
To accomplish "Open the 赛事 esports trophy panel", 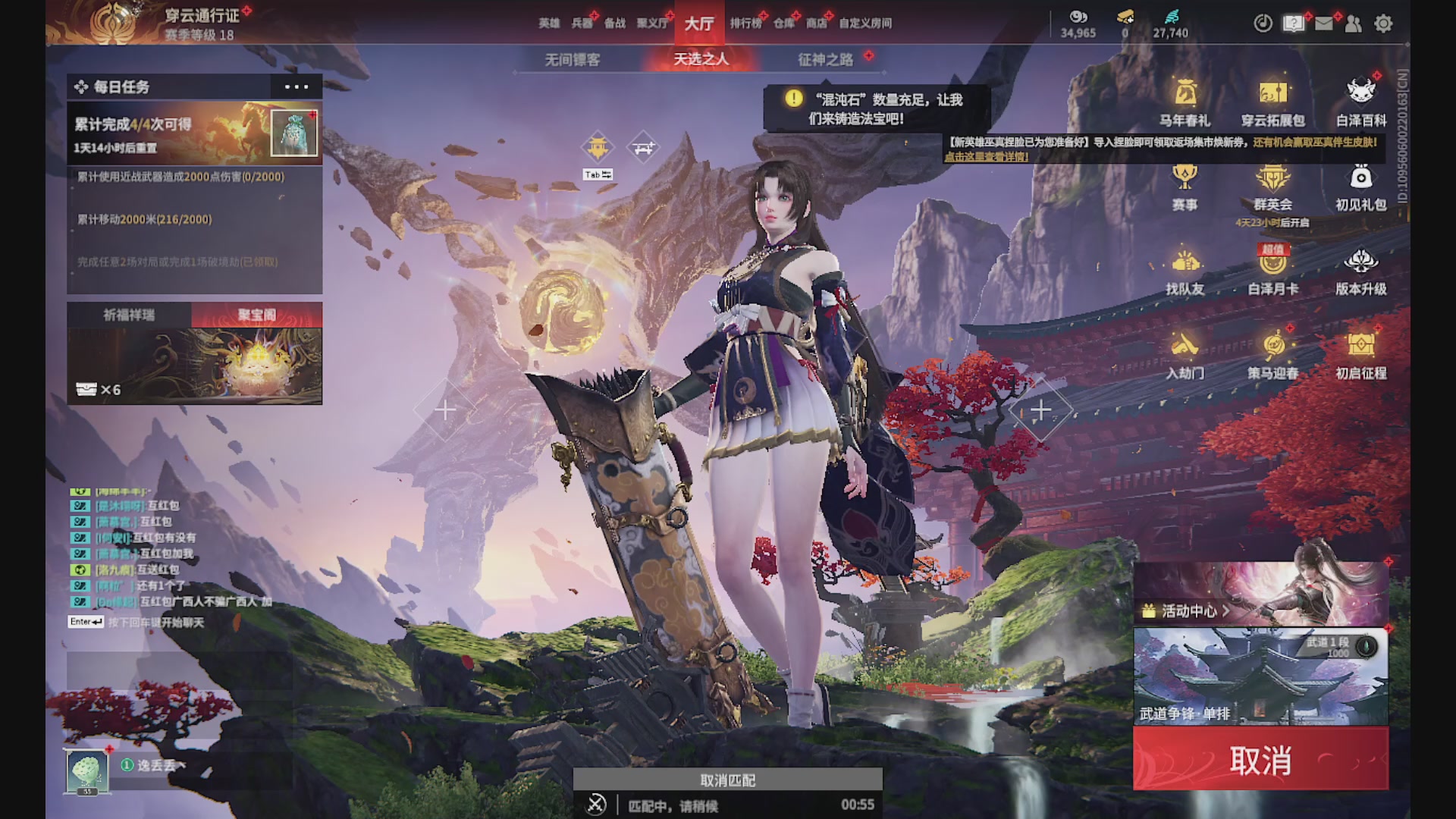I will point(1185,188).
